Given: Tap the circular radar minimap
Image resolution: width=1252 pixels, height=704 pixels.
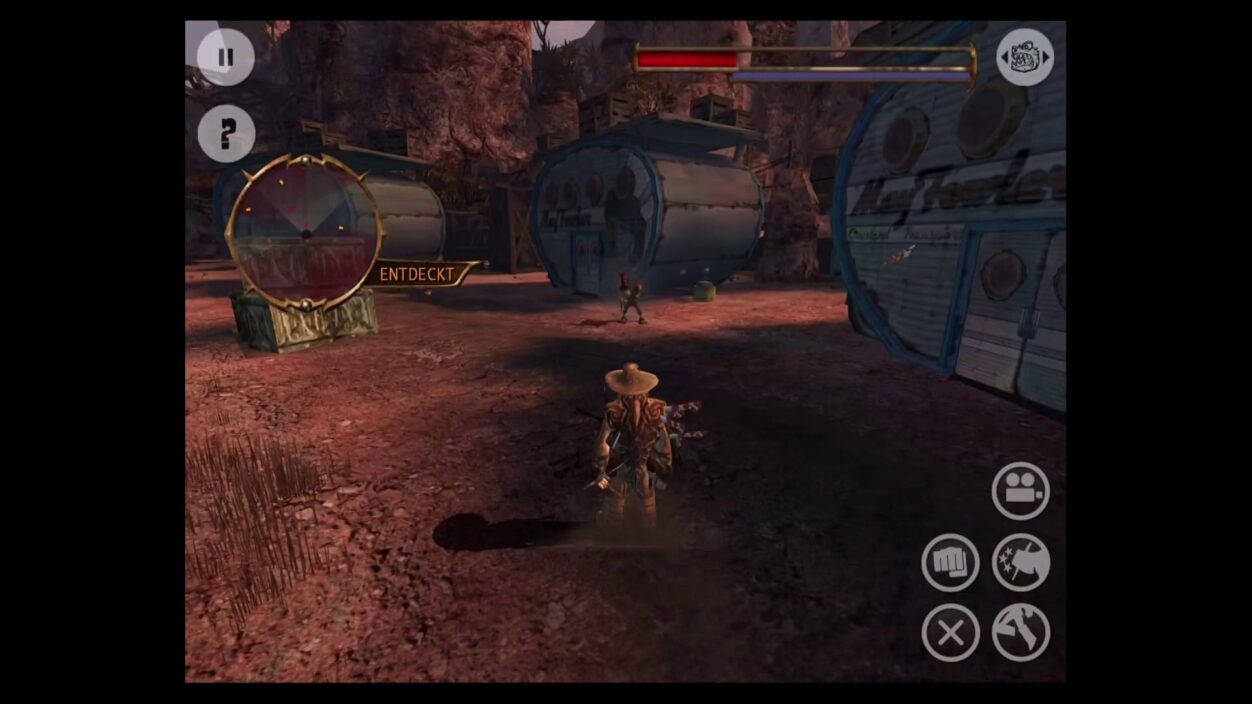Looking at the screenshot, I should (305, 233).
